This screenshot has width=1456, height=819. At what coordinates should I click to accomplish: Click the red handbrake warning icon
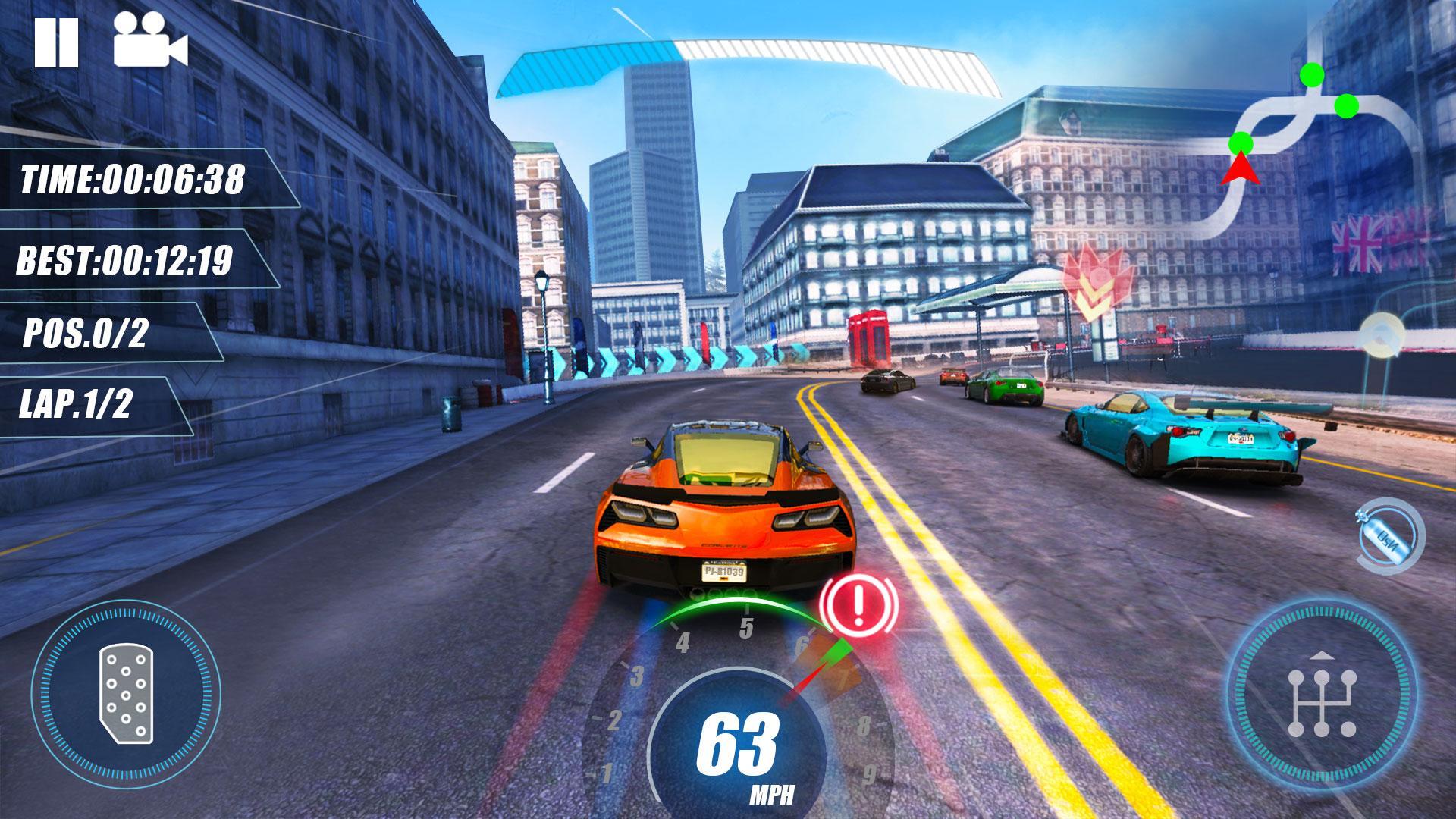pos(859,604)
